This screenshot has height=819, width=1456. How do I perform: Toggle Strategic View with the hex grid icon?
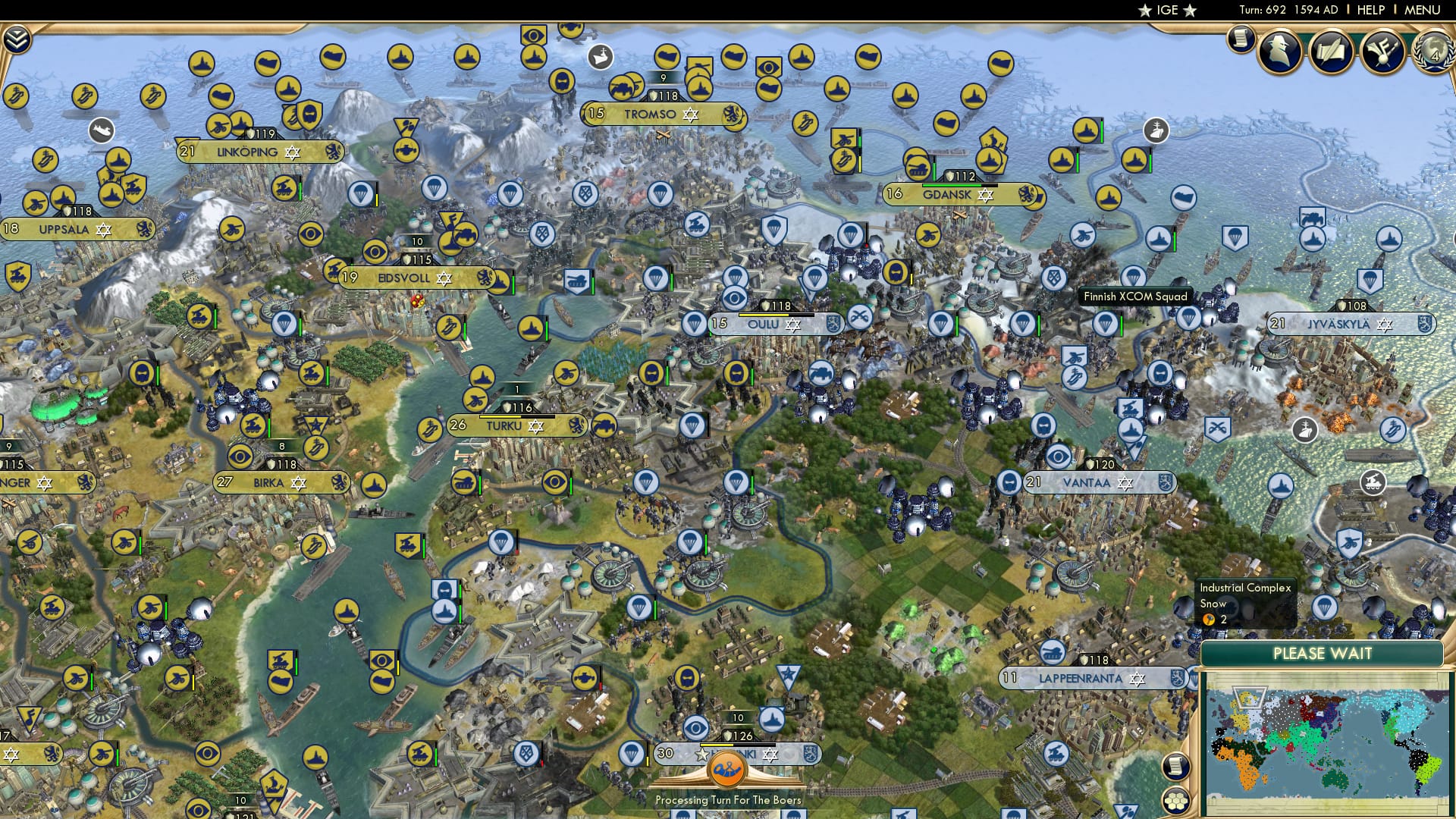[1176, 800]
